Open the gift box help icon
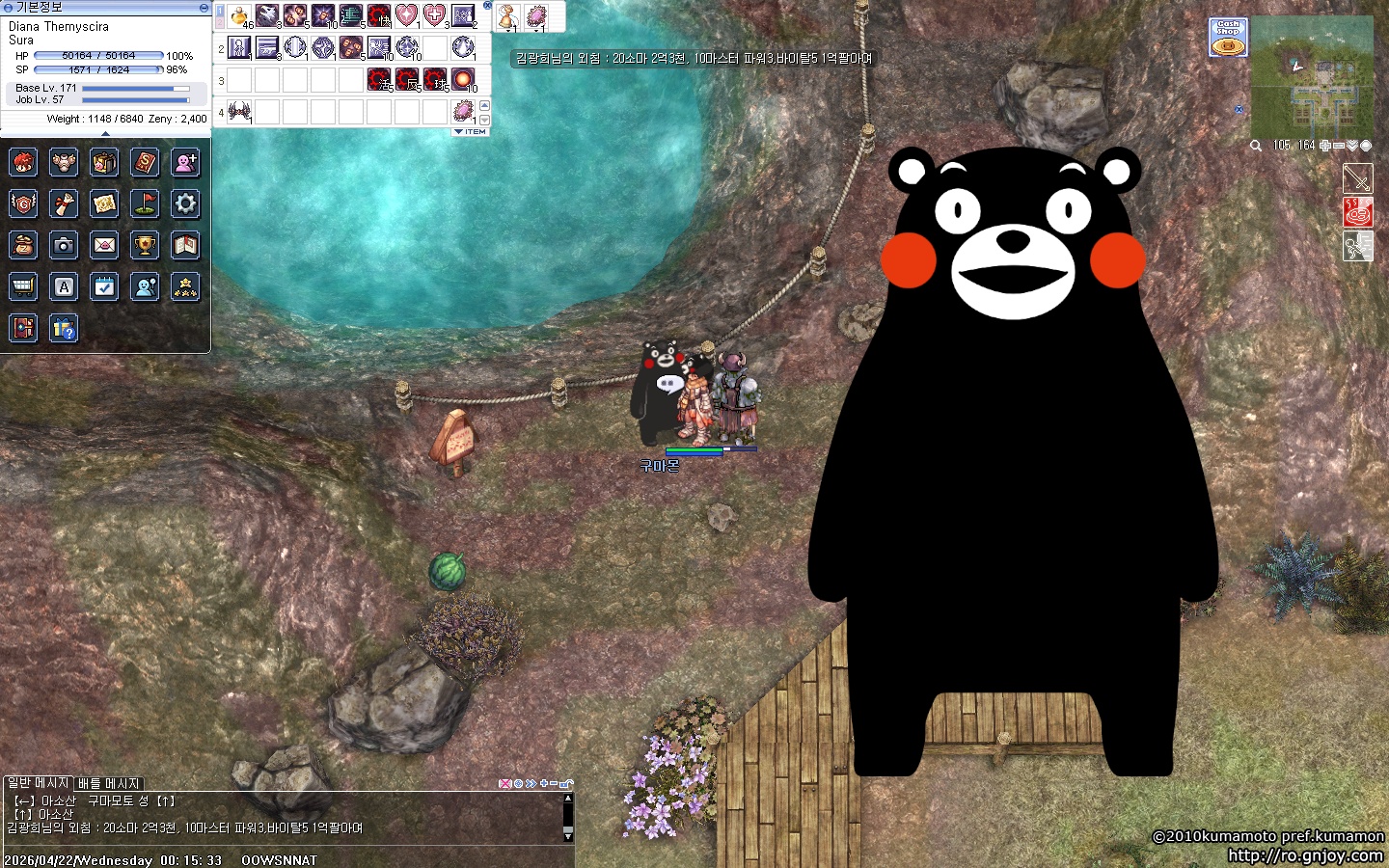This screenshot has width=1389, height=868. pos(64,328)
